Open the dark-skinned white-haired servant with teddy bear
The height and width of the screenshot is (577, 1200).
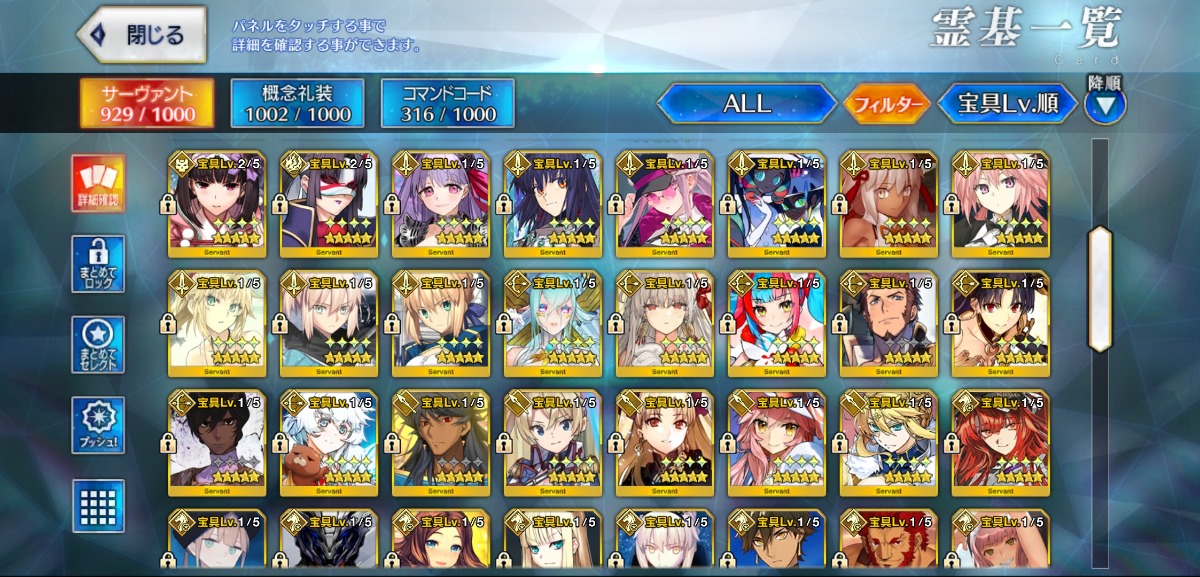(x=329, y=440)
